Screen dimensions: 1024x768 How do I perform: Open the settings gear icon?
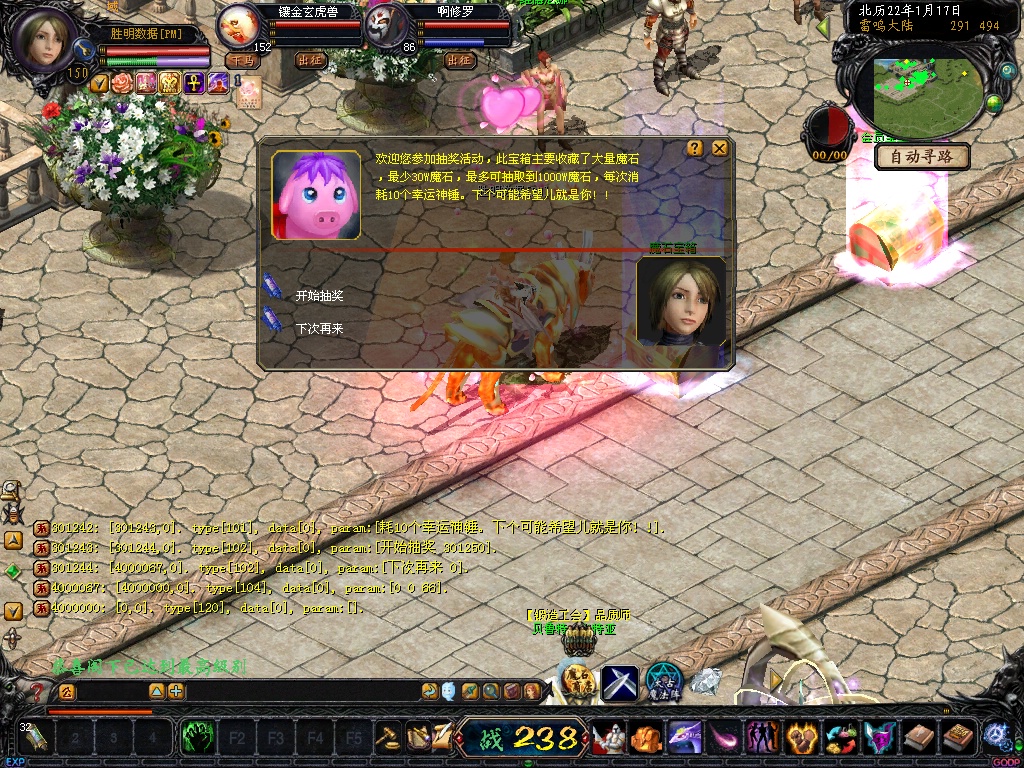[995, 735]
